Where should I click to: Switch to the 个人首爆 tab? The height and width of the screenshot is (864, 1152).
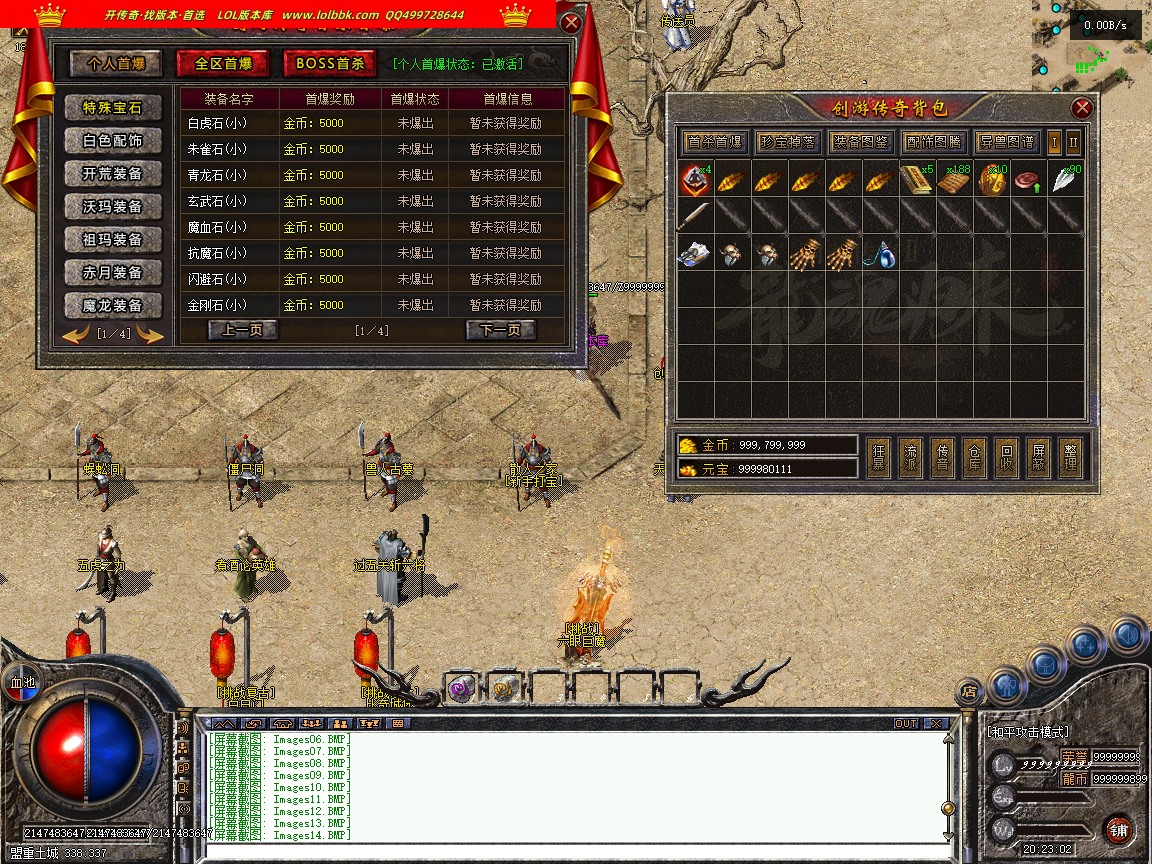coord(116,64)
